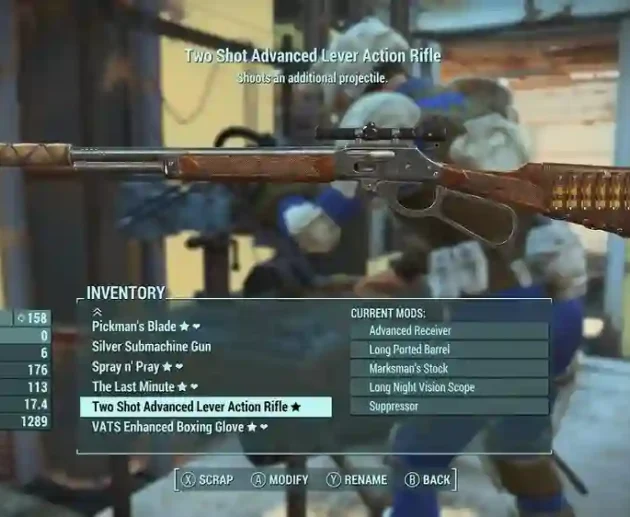630x517 pixels.
Task: Scrap the selected weapon
Action: tap(207, 480)
